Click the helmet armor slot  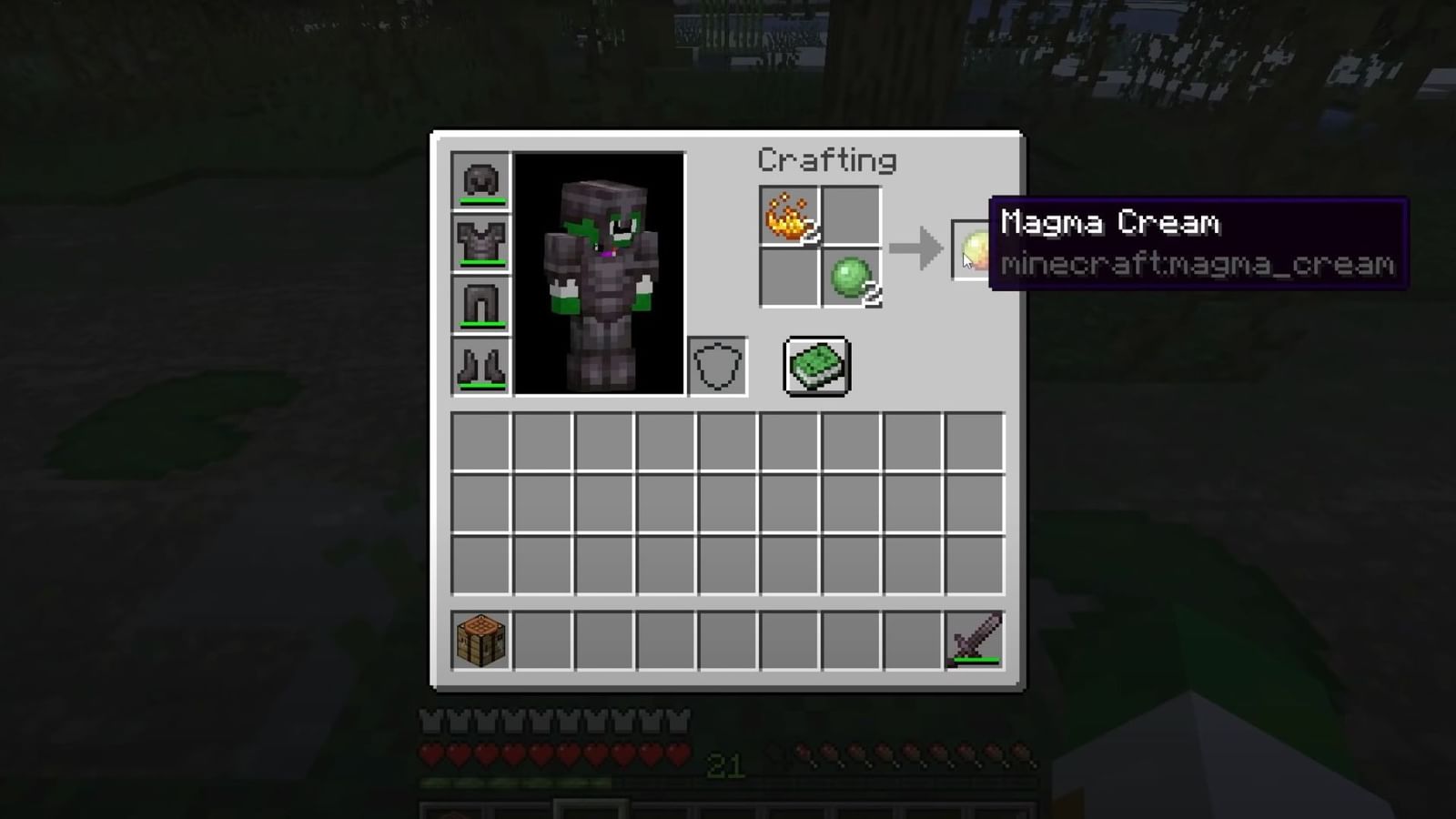click(480, 179)
